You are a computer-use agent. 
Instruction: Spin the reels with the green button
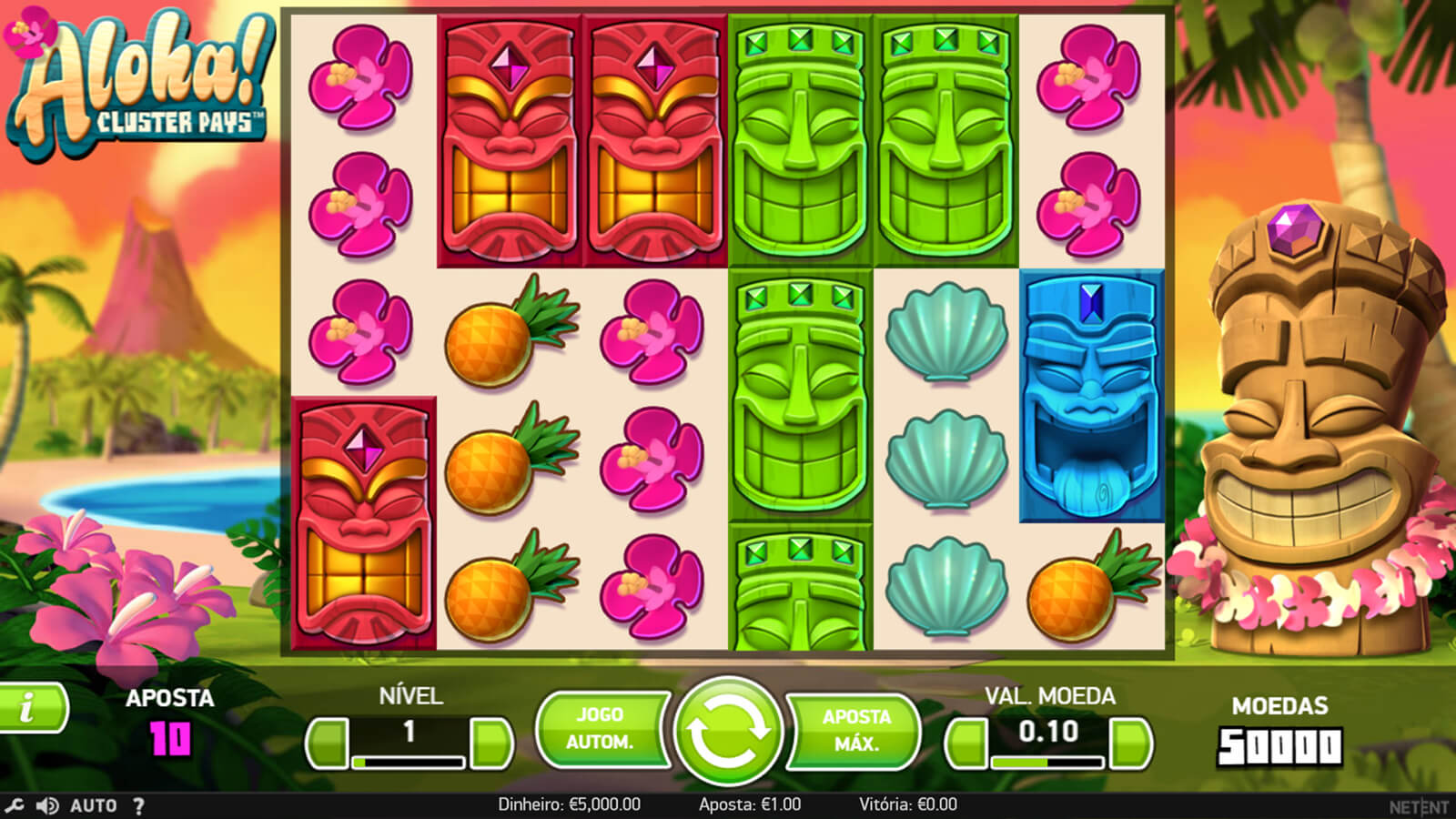click(727, 731)
